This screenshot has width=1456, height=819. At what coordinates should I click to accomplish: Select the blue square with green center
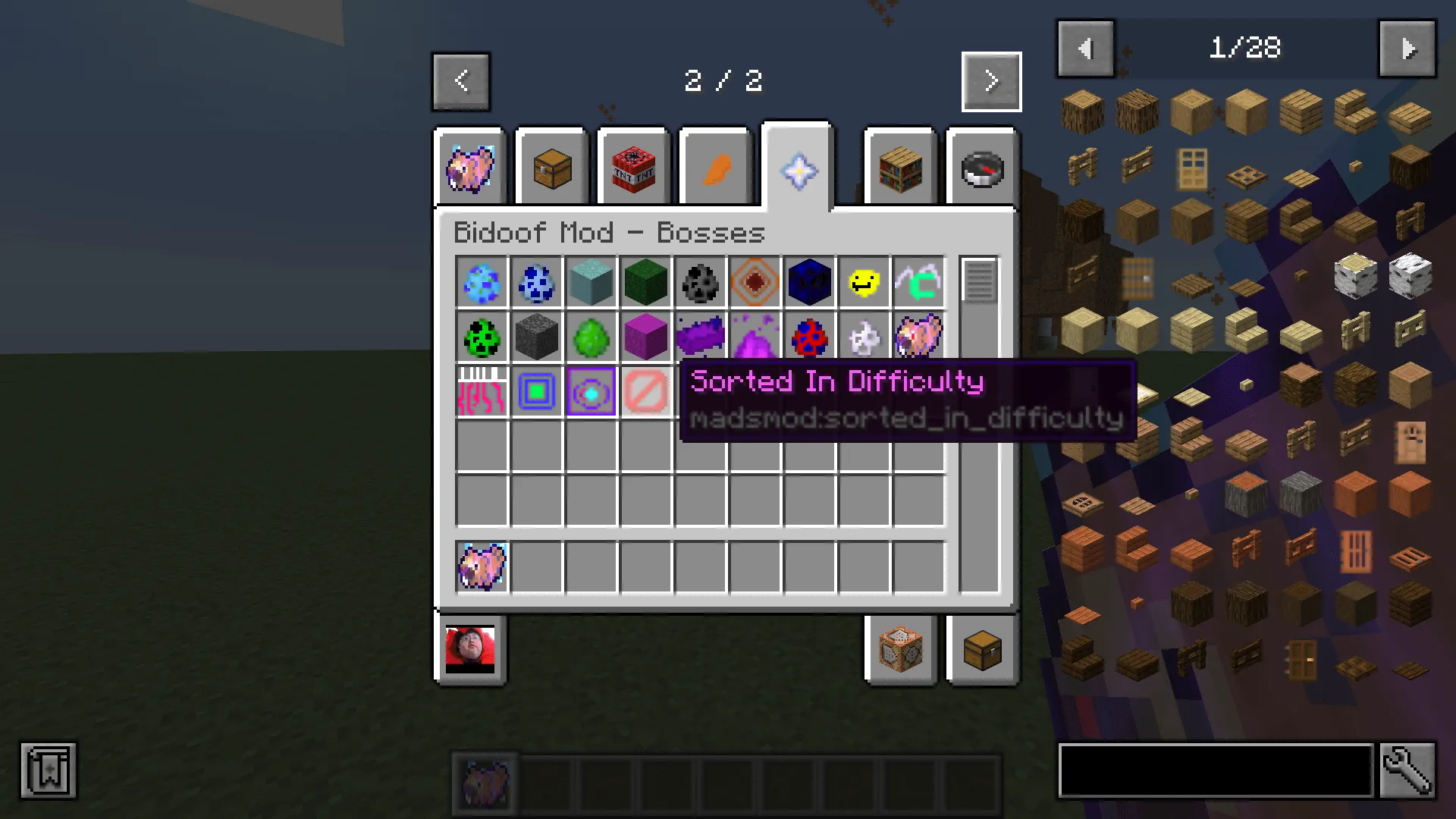536,392
